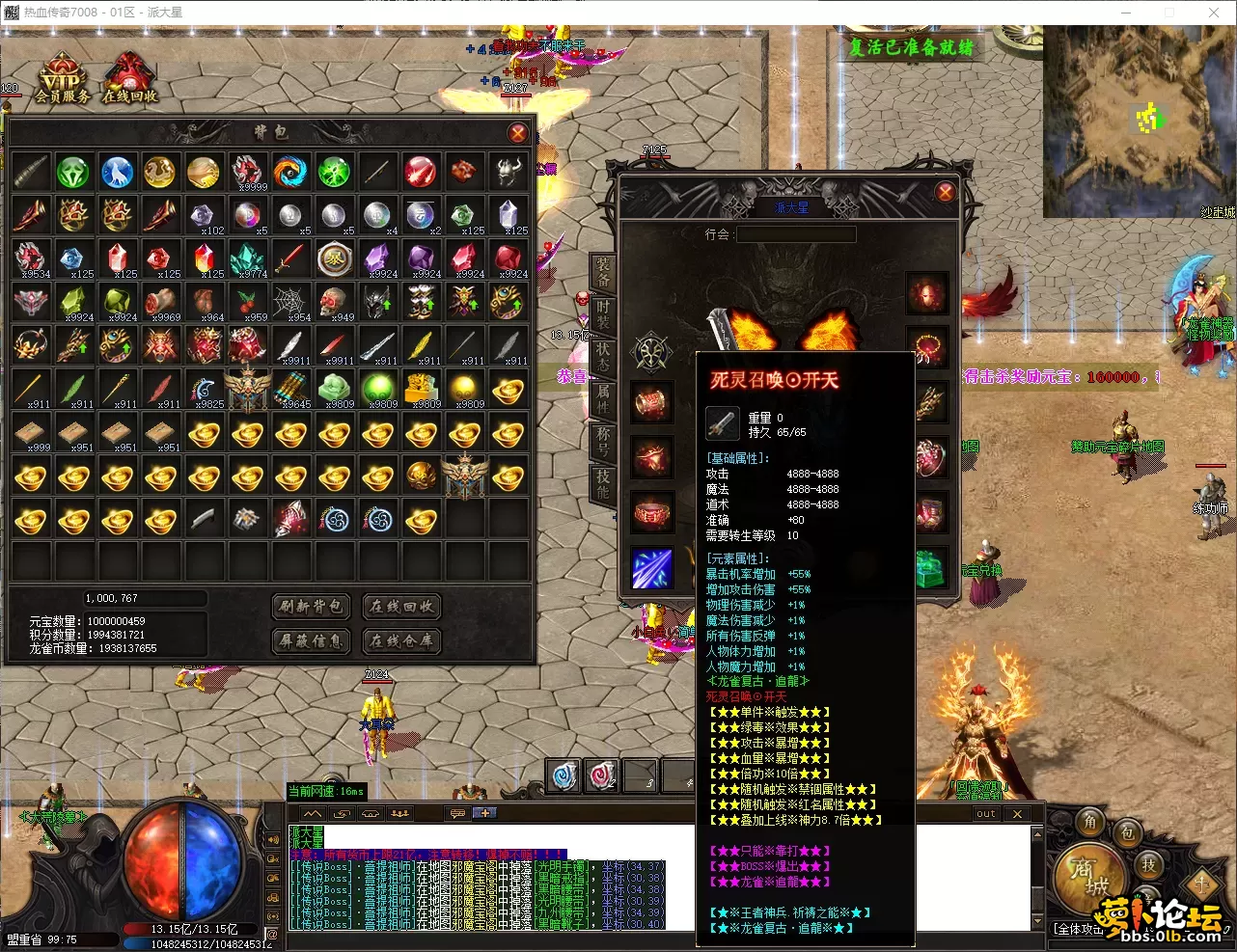This screenshot has width=1237, height=952.
Task: Click the 刷新背包 button
Action: pos(312,606)
